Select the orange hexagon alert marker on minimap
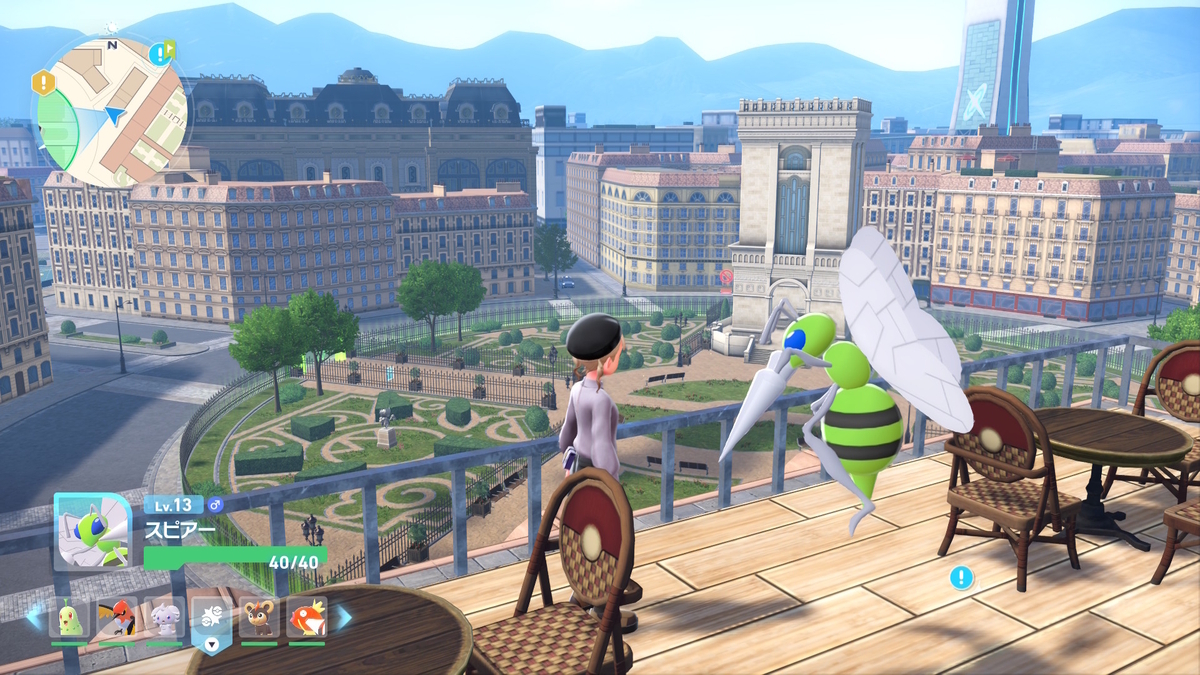The width and height of the screenshot is (1200, 675). pyautogui.click(x=43, y=82)
